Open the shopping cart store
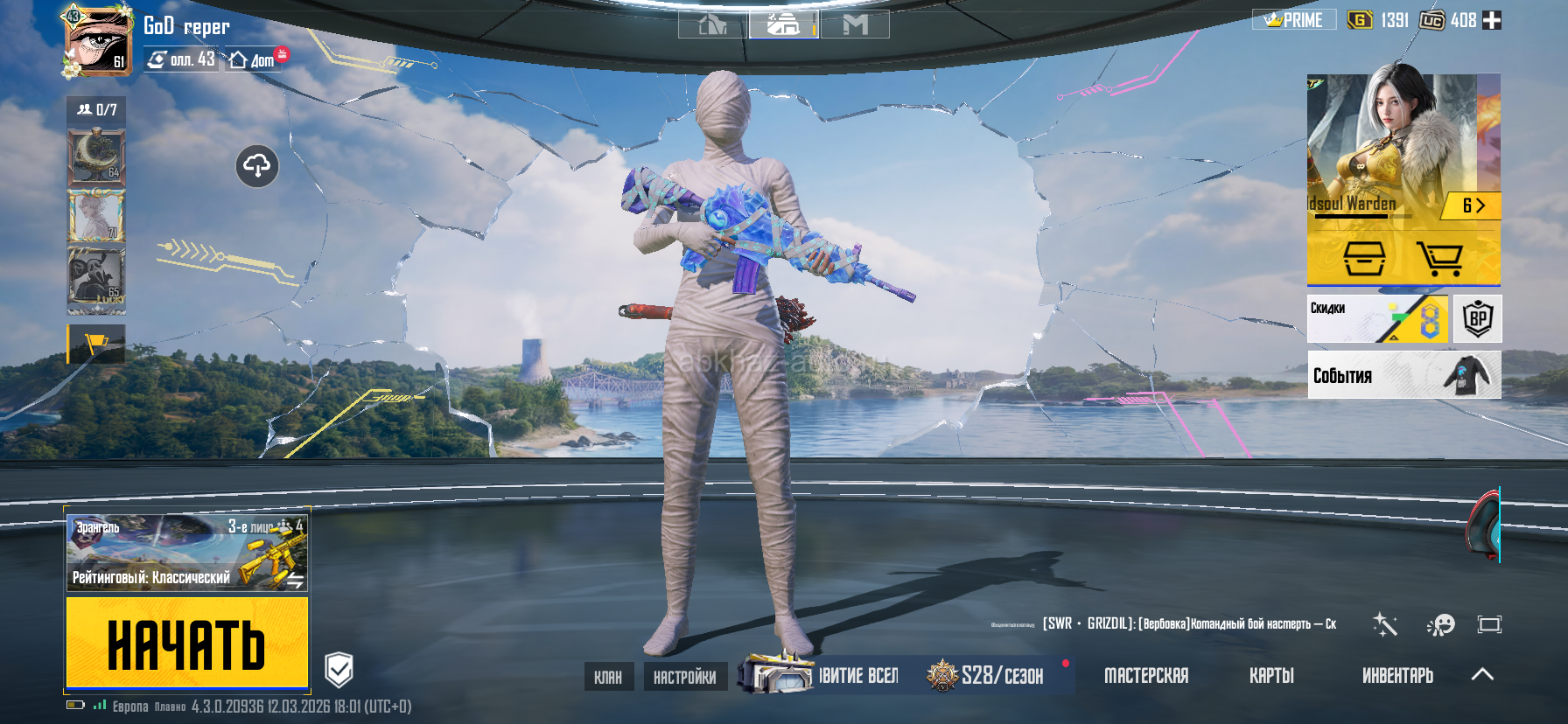1568x724 pixels. point(1439,259)
